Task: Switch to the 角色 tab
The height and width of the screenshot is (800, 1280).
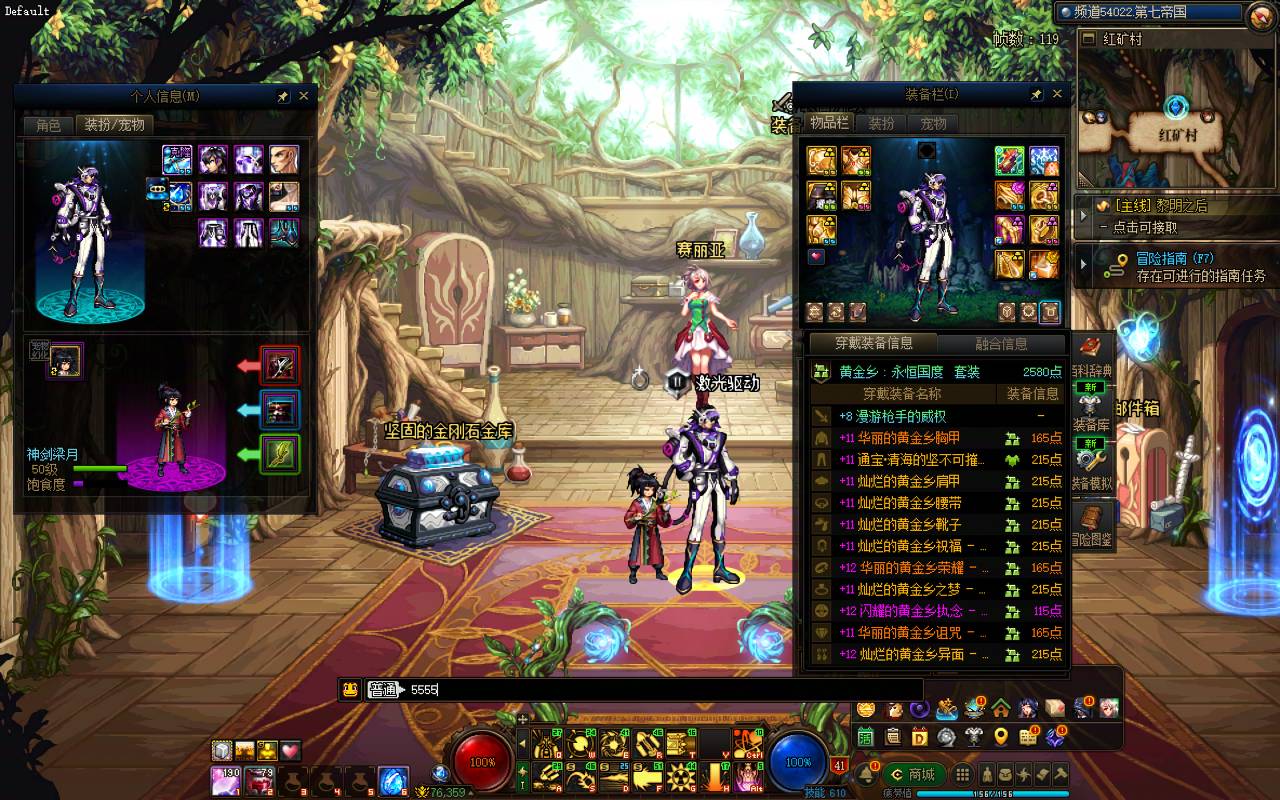Action: click(48, 125)
